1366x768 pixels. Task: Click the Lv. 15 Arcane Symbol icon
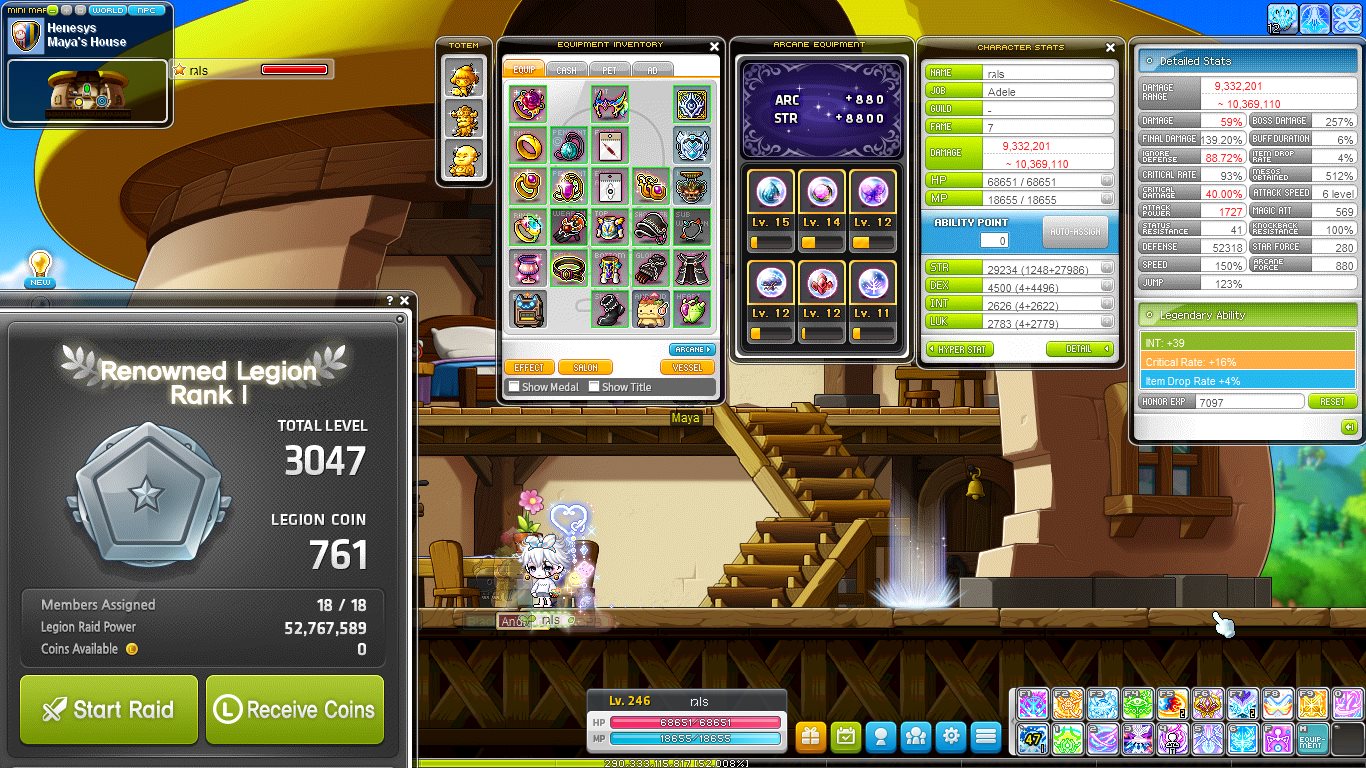770,190
